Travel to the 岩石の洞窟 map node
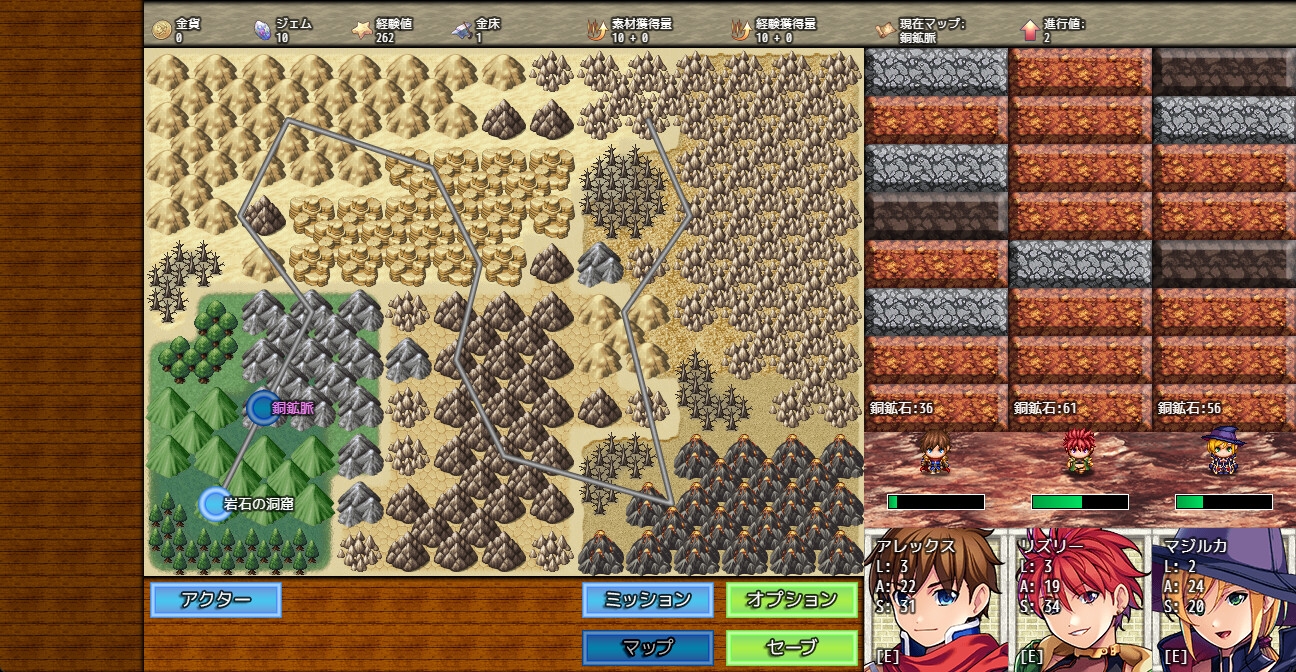Screen dimensions: 1296x672 (x=215, y=504)
